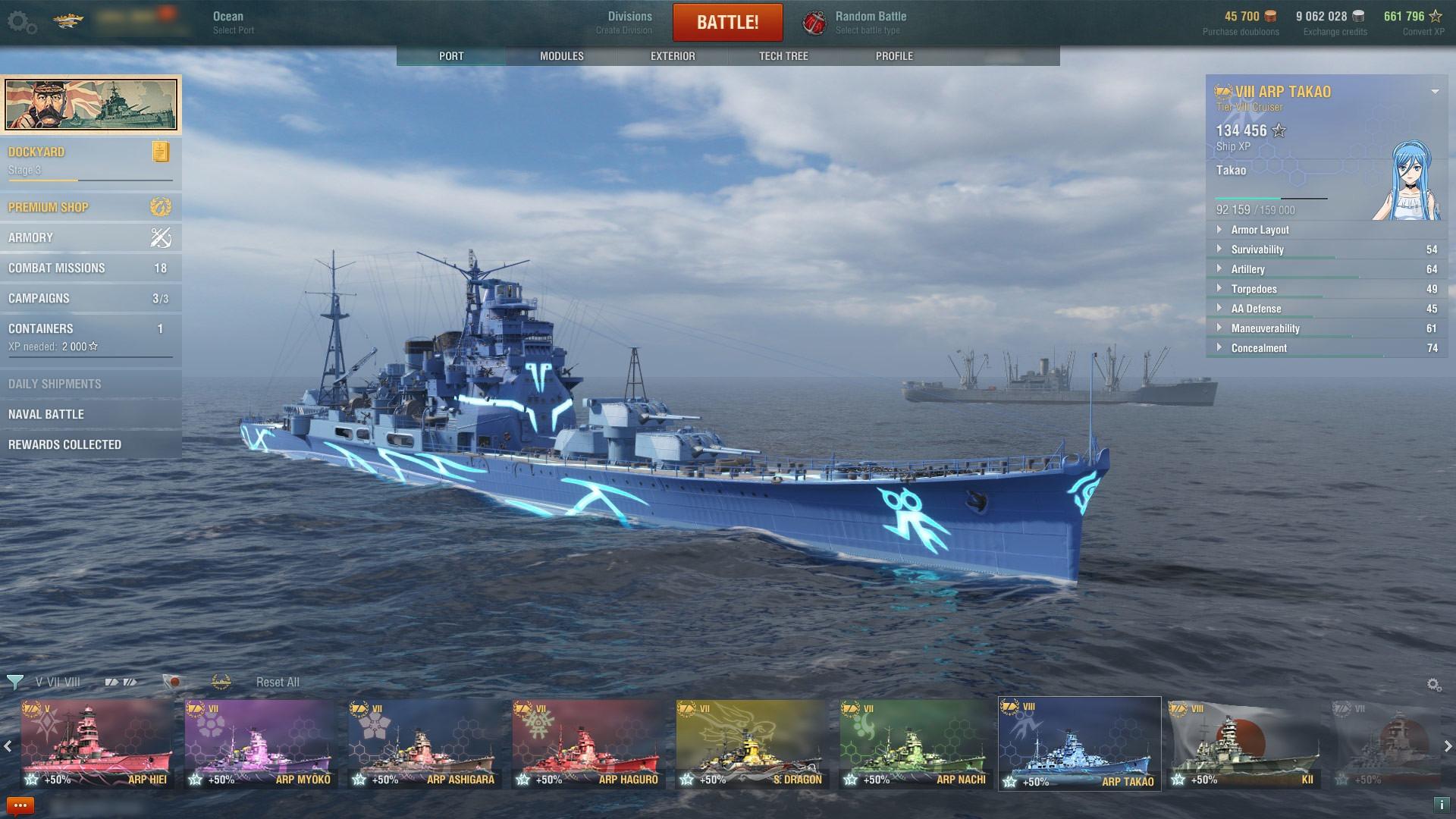
Task: Select the ARP Myoko ship in carousel
Action: (260, 745)
